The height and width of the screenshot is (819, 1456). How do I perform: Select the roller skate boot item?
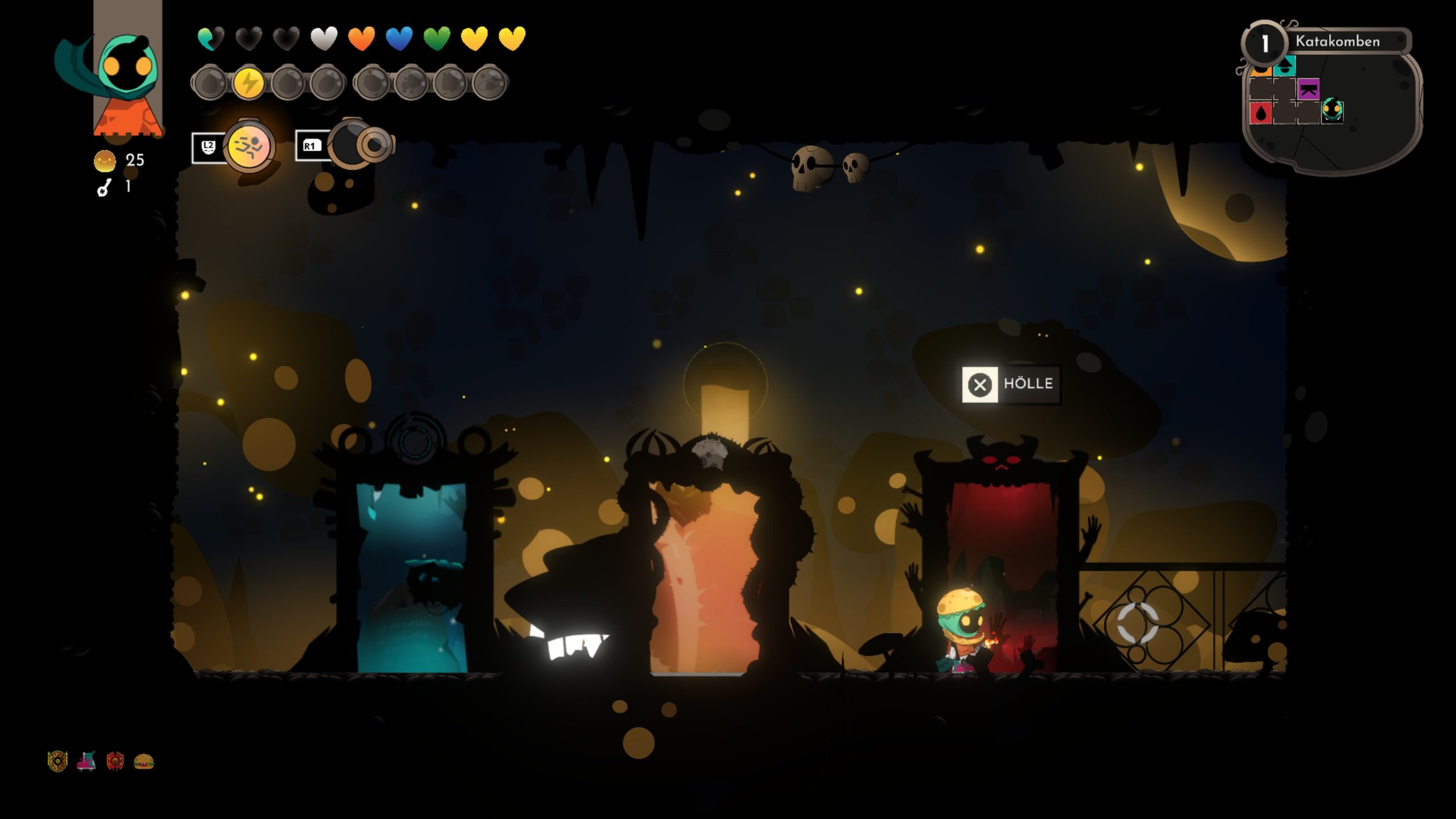[x=86, y=761]
